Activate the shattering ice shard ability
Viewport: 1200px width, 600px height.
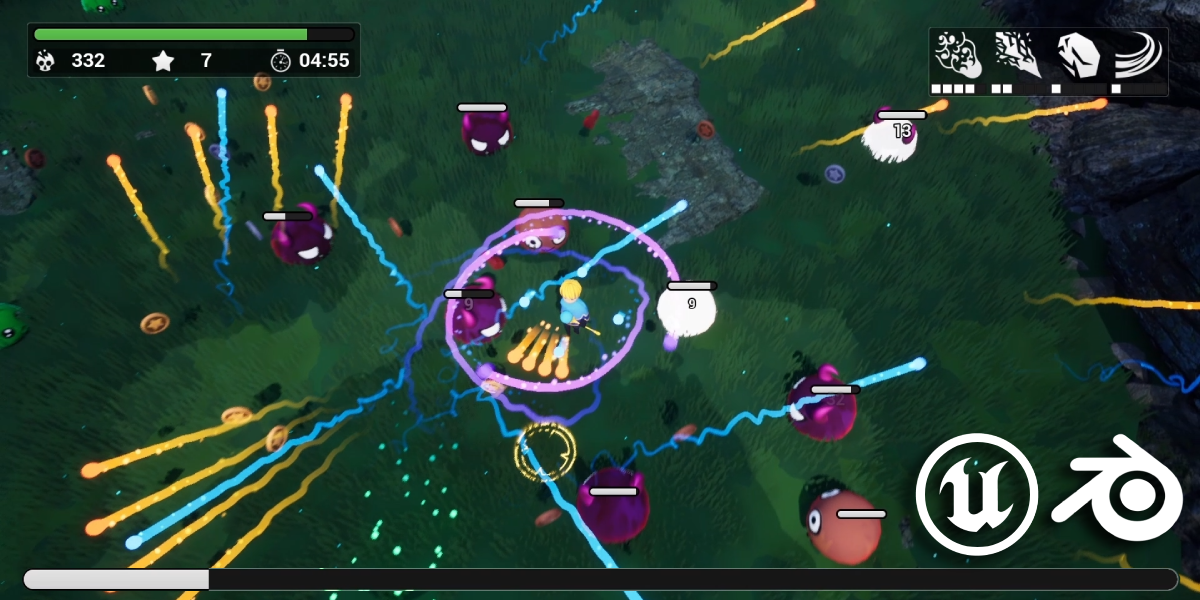click(1017, 55)
